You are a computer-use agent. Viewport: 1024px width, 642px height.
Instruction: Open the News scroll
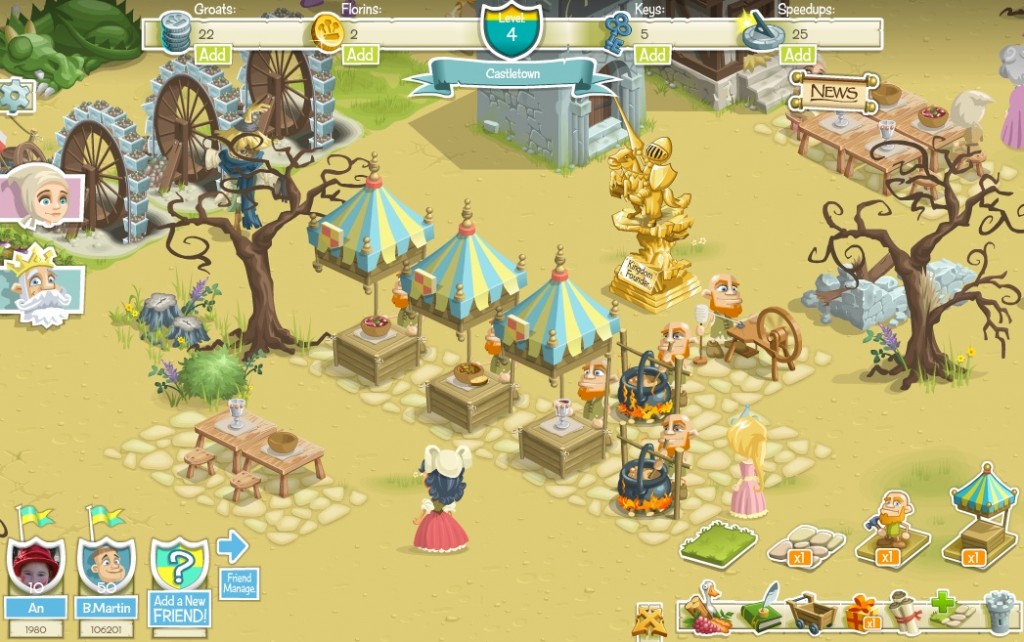pyautogui.click(x=833, y=93)
